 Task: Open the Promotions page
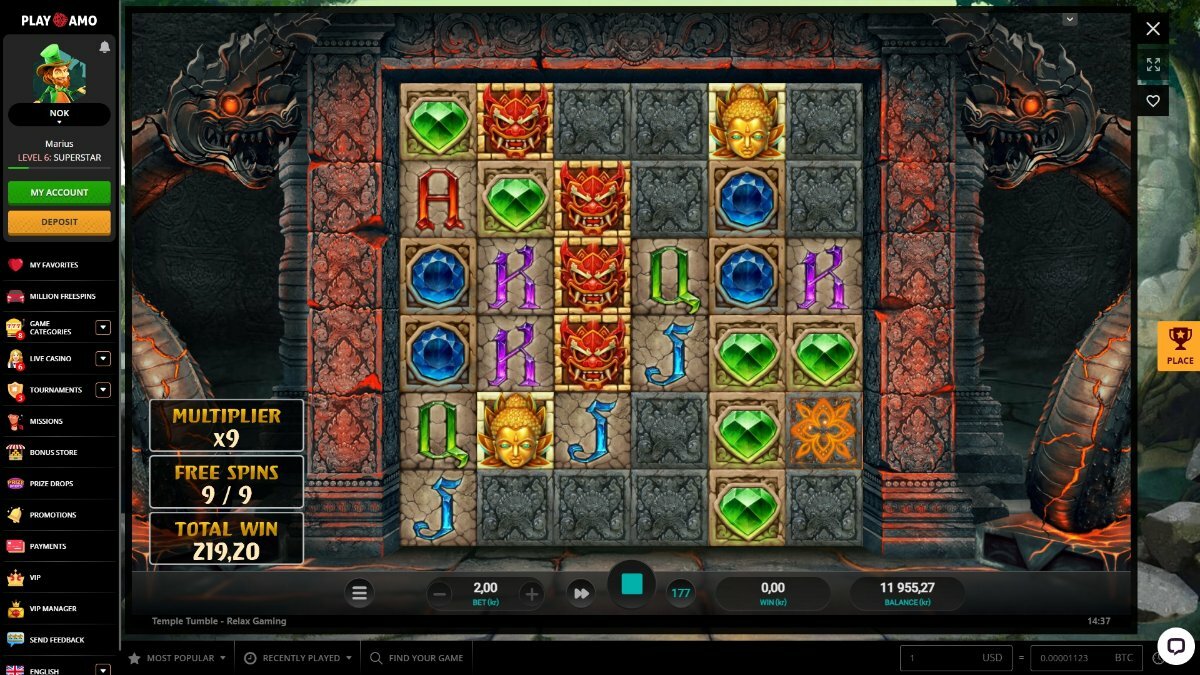pos(53,515)
